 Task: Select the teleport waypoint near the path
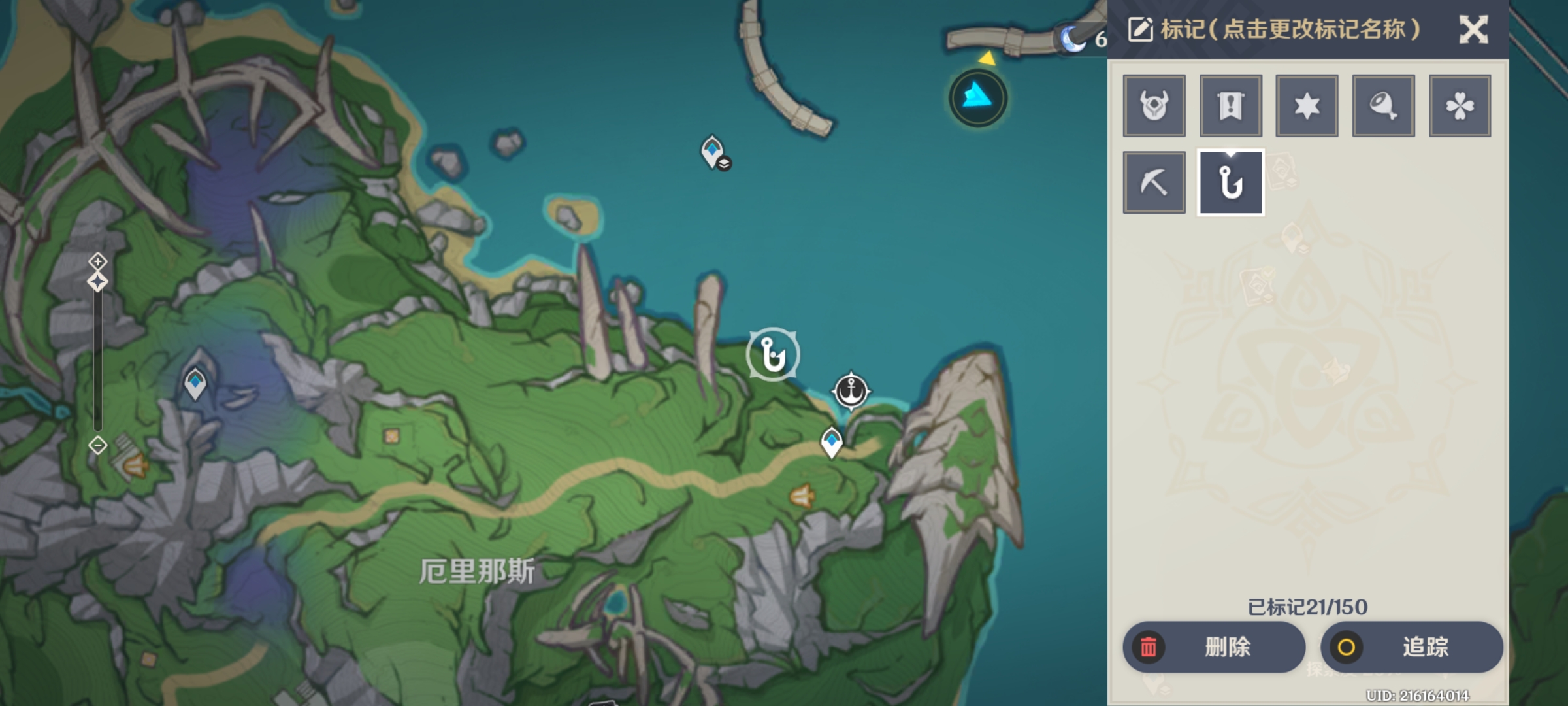[831, 442]
